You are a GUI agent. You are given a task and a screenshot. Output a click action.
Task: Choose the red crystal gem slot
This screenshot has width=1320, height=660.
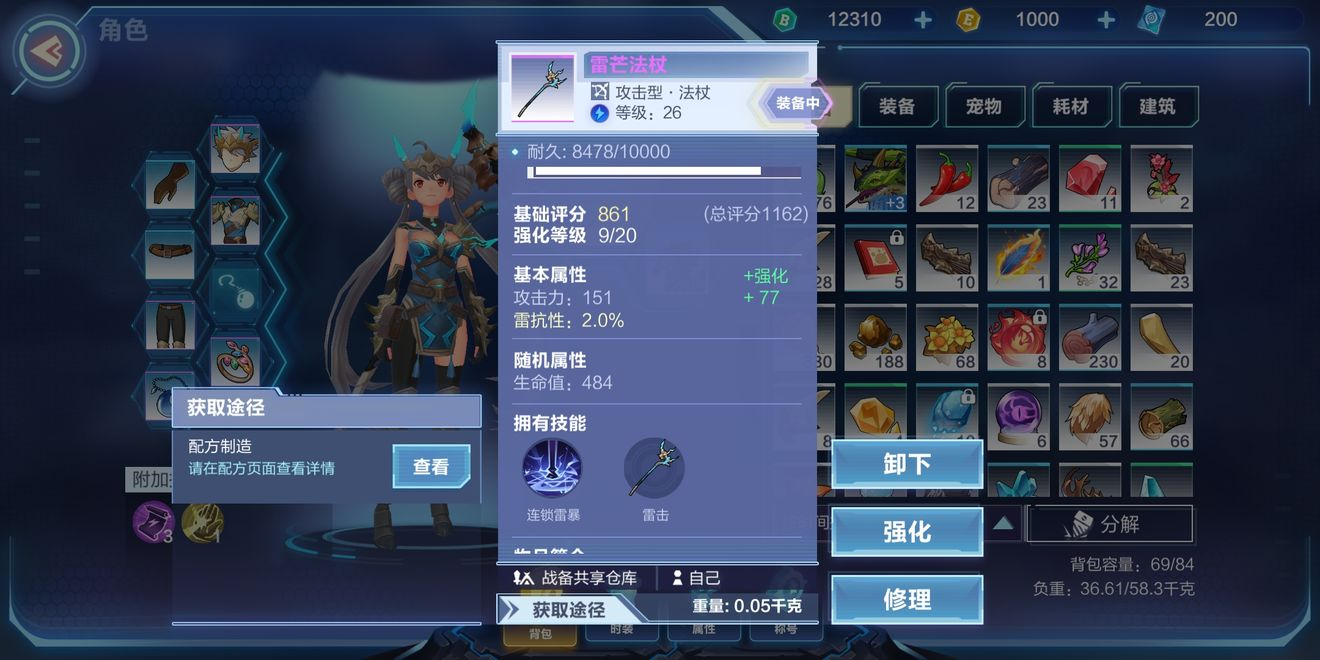[x=1090, y=179]
